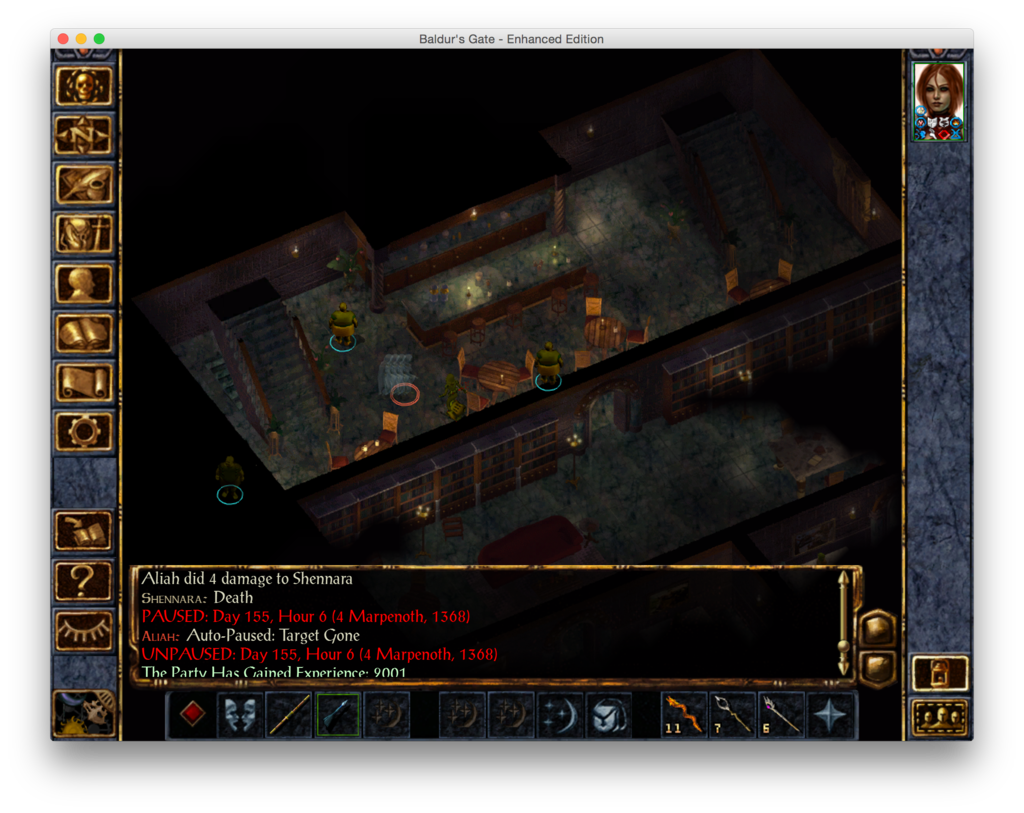Open the four-pointed star special abilities
The height and width of the screenshot is (813, 1024).
(x=832, y=715)
